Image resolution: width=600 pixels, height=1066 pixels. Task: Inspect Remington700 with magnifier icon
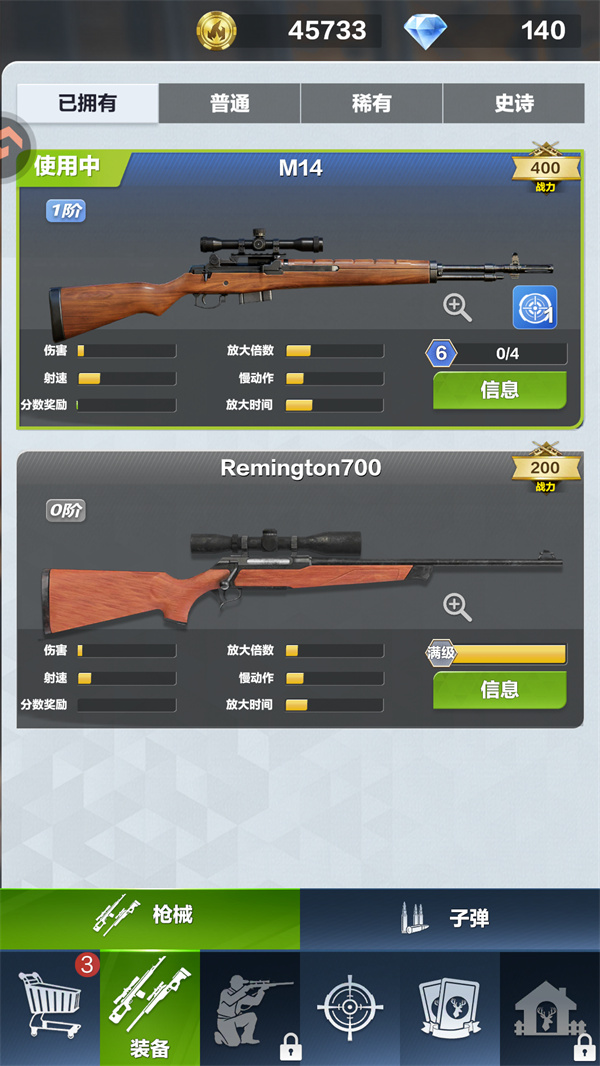457,605
